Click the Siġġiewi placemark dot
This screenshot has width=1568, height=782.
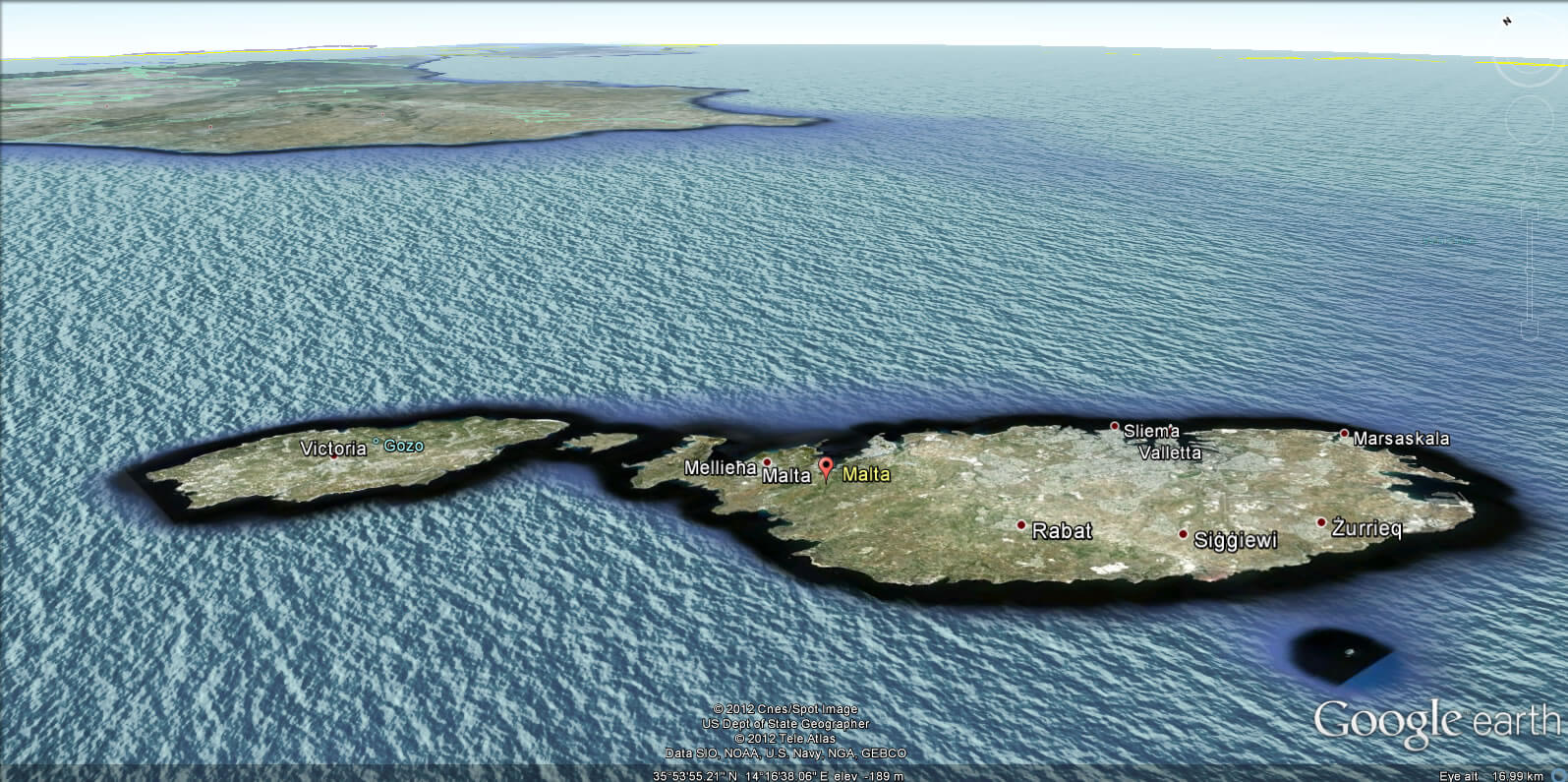[x=1184, y=534]
